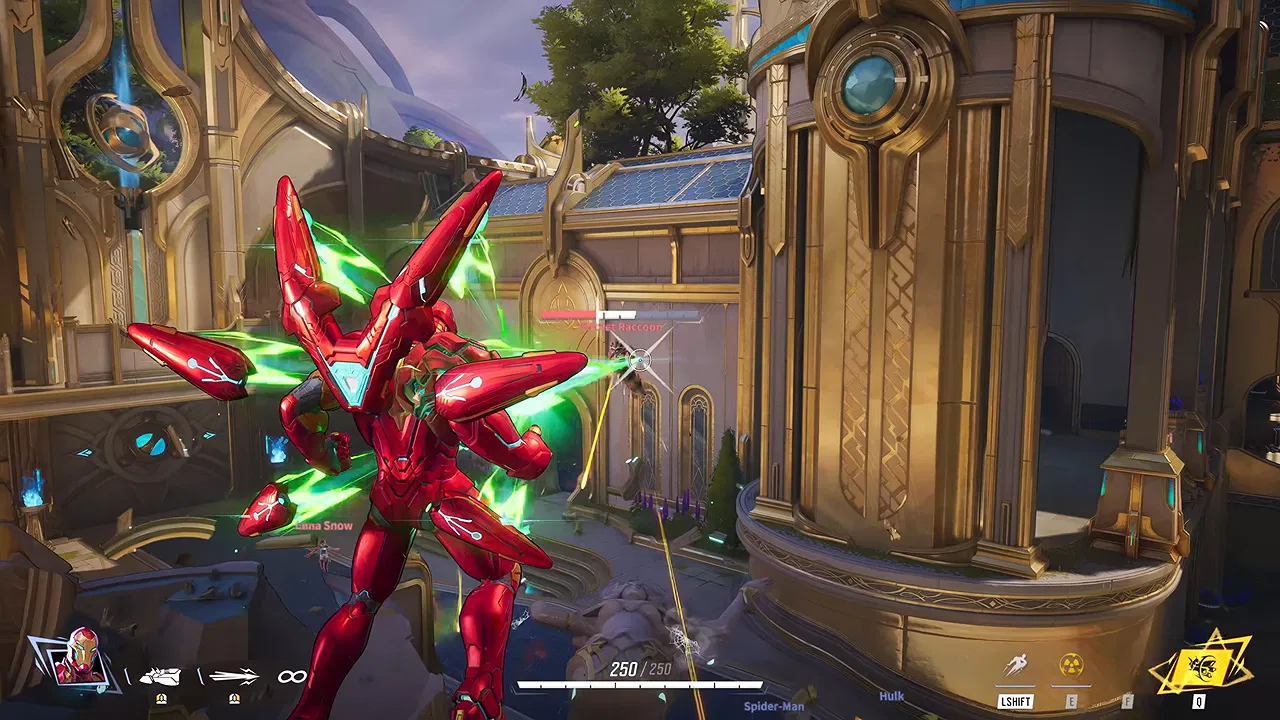Toggle the LSHIFT keybind label
Screen dimensions: 1280x720
point(1016,701)
